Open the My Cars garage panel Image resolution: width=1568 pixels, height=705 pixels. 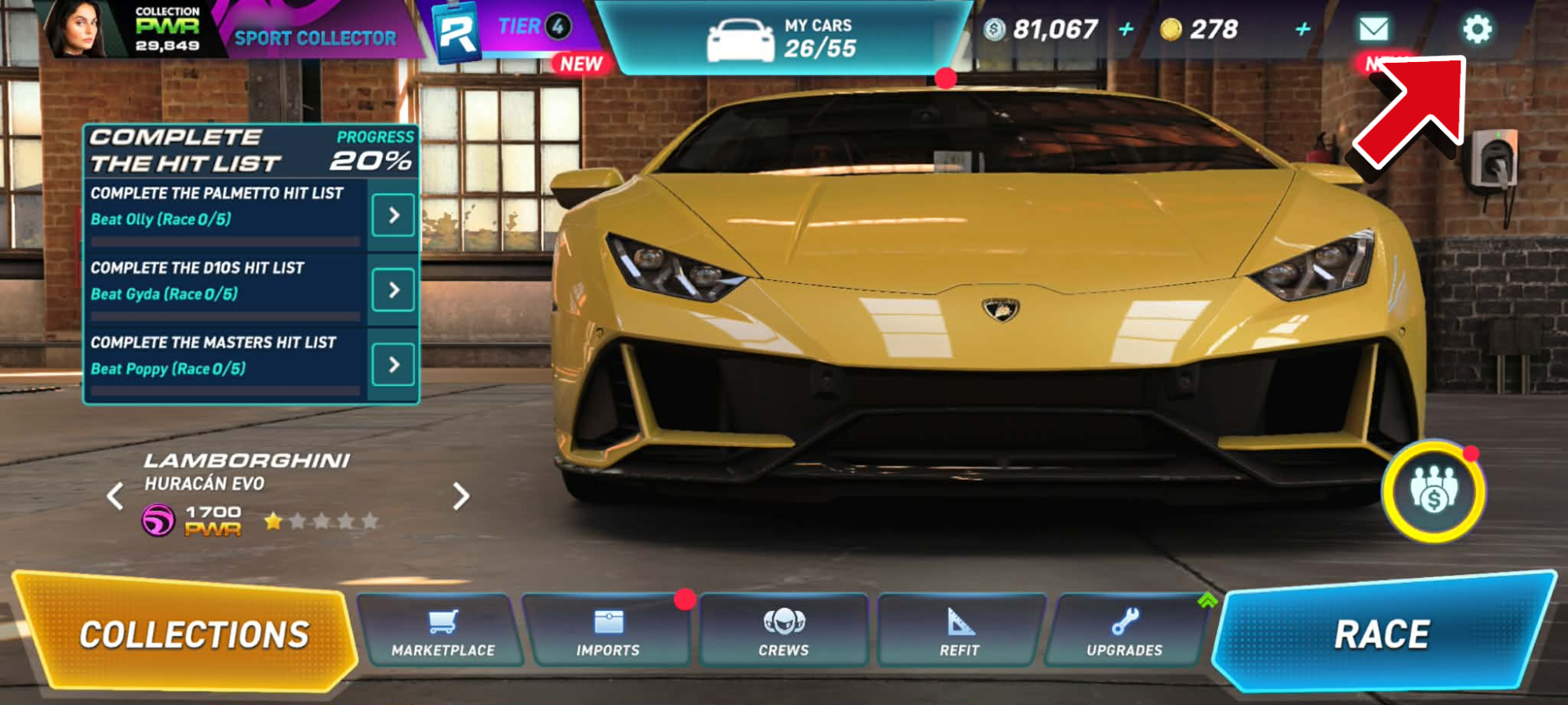point(784,38)
